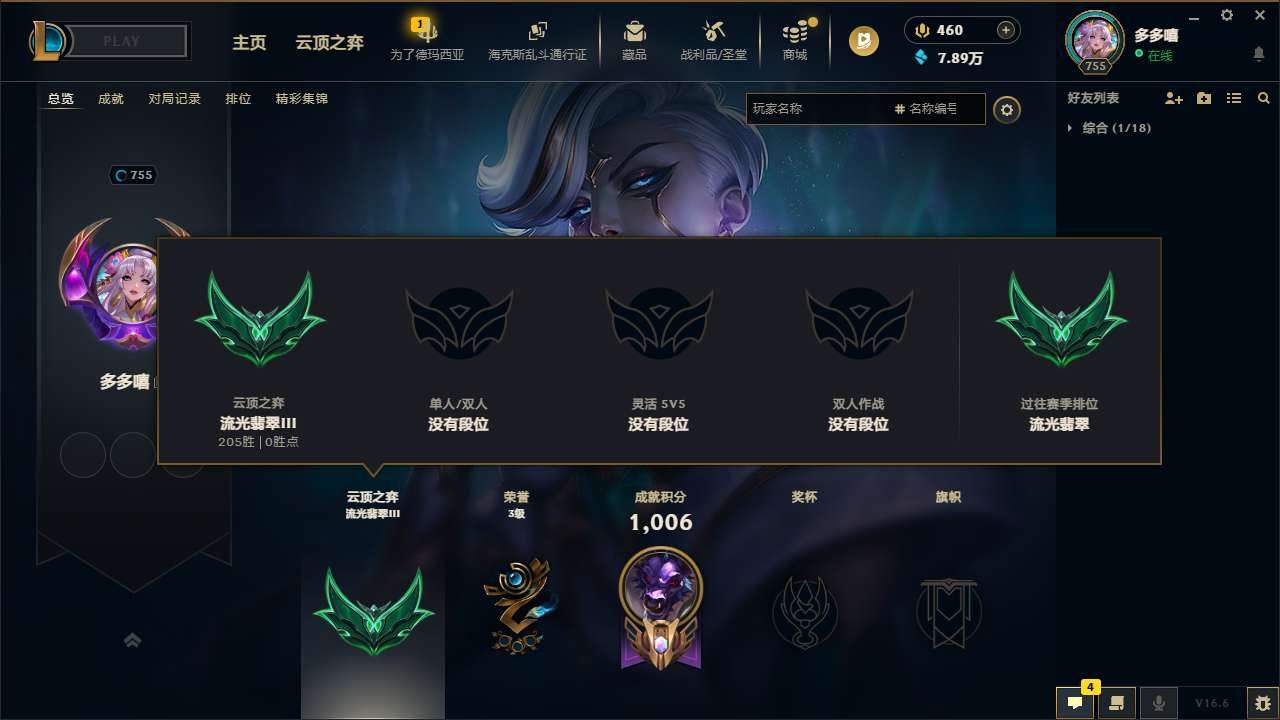This screenshot has height=720, width=1280.
Task: Open the 战利品/圣堂 loot icon
Action: pos(713,40)
